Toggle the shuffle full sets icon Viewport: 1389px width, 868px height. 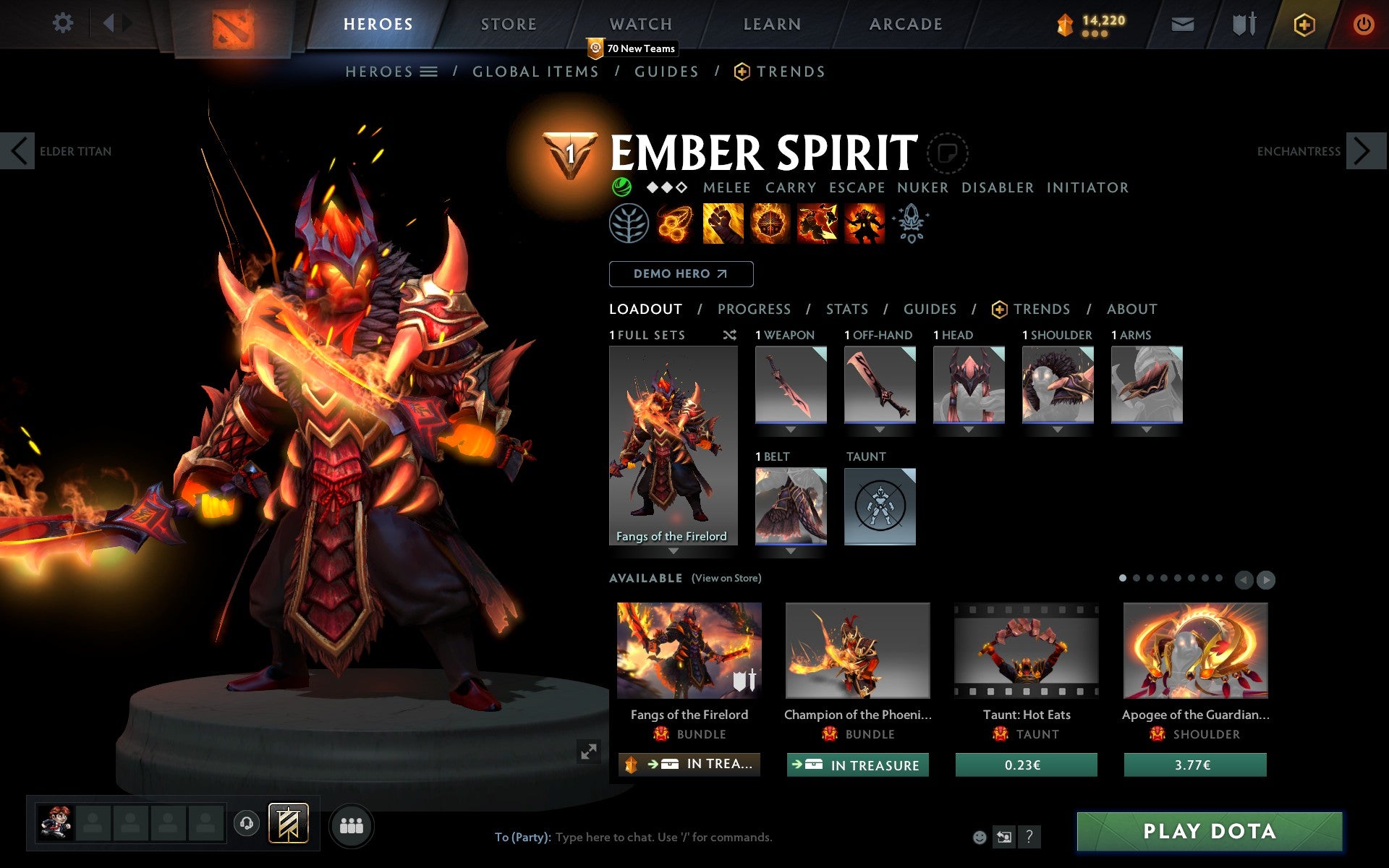[729, 335]
